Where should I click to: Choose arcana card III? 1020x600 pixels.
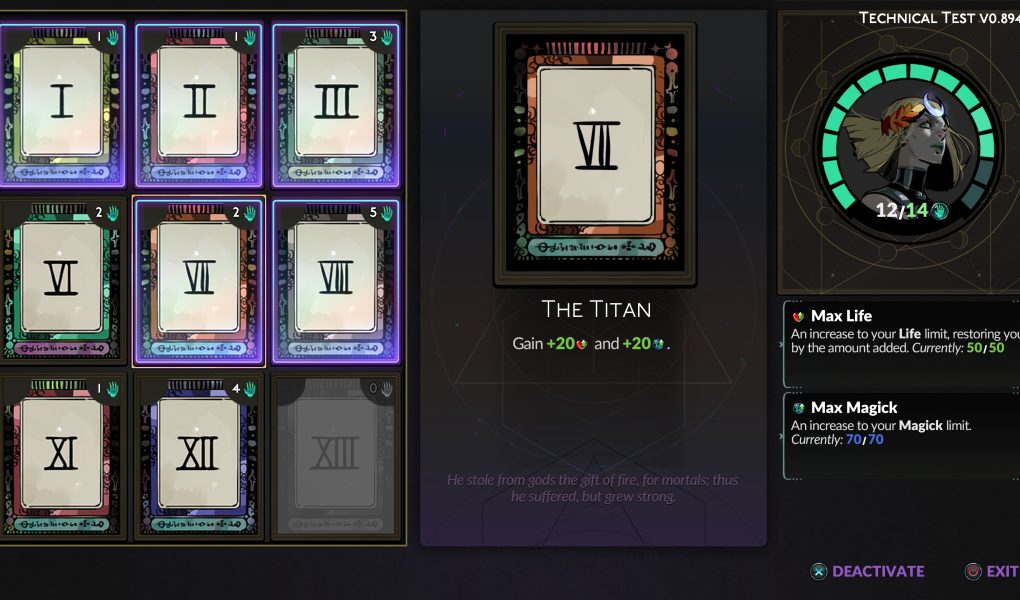pos(336,104)
